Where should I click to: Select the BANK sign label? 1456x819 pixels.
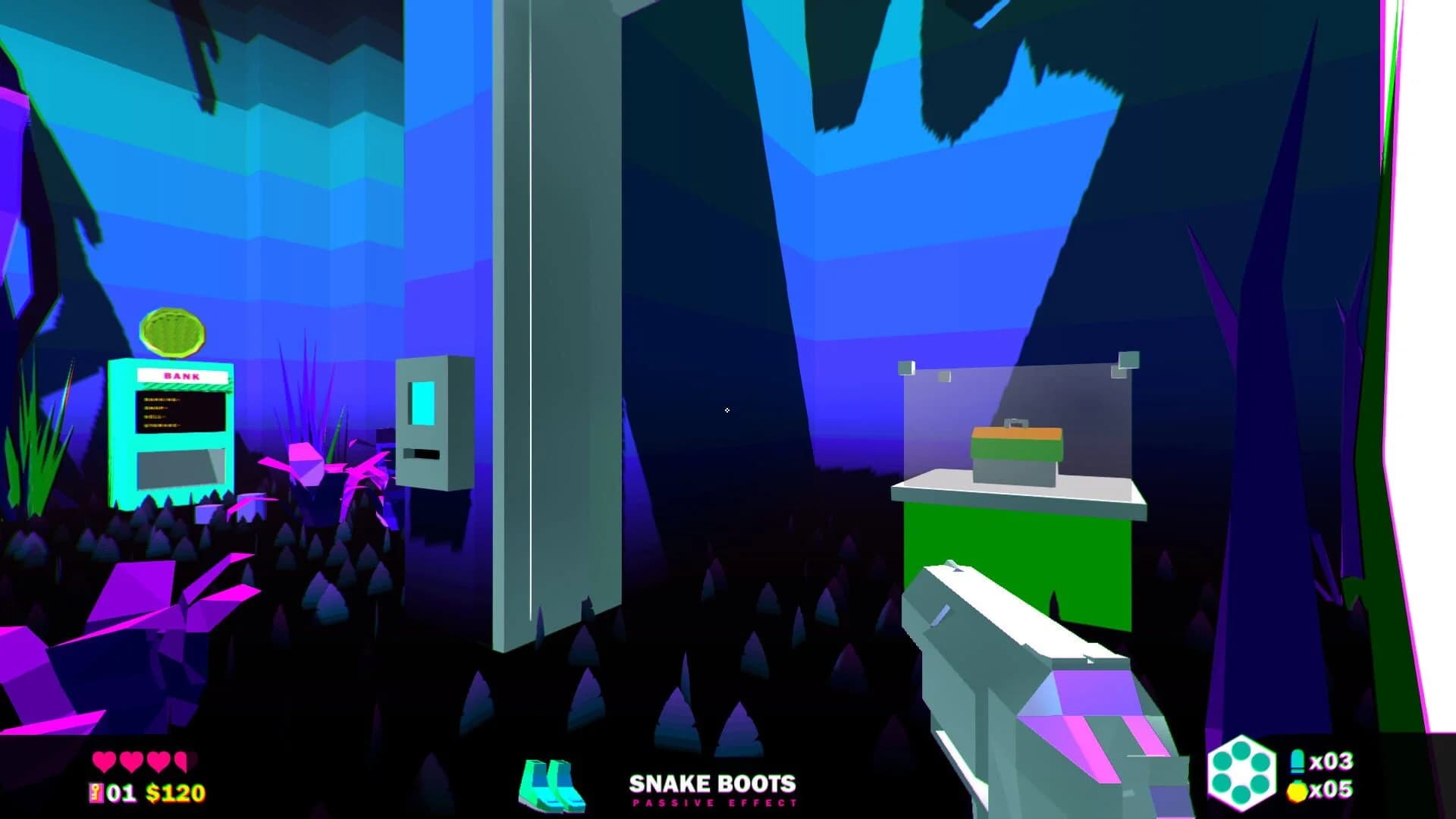180,376
